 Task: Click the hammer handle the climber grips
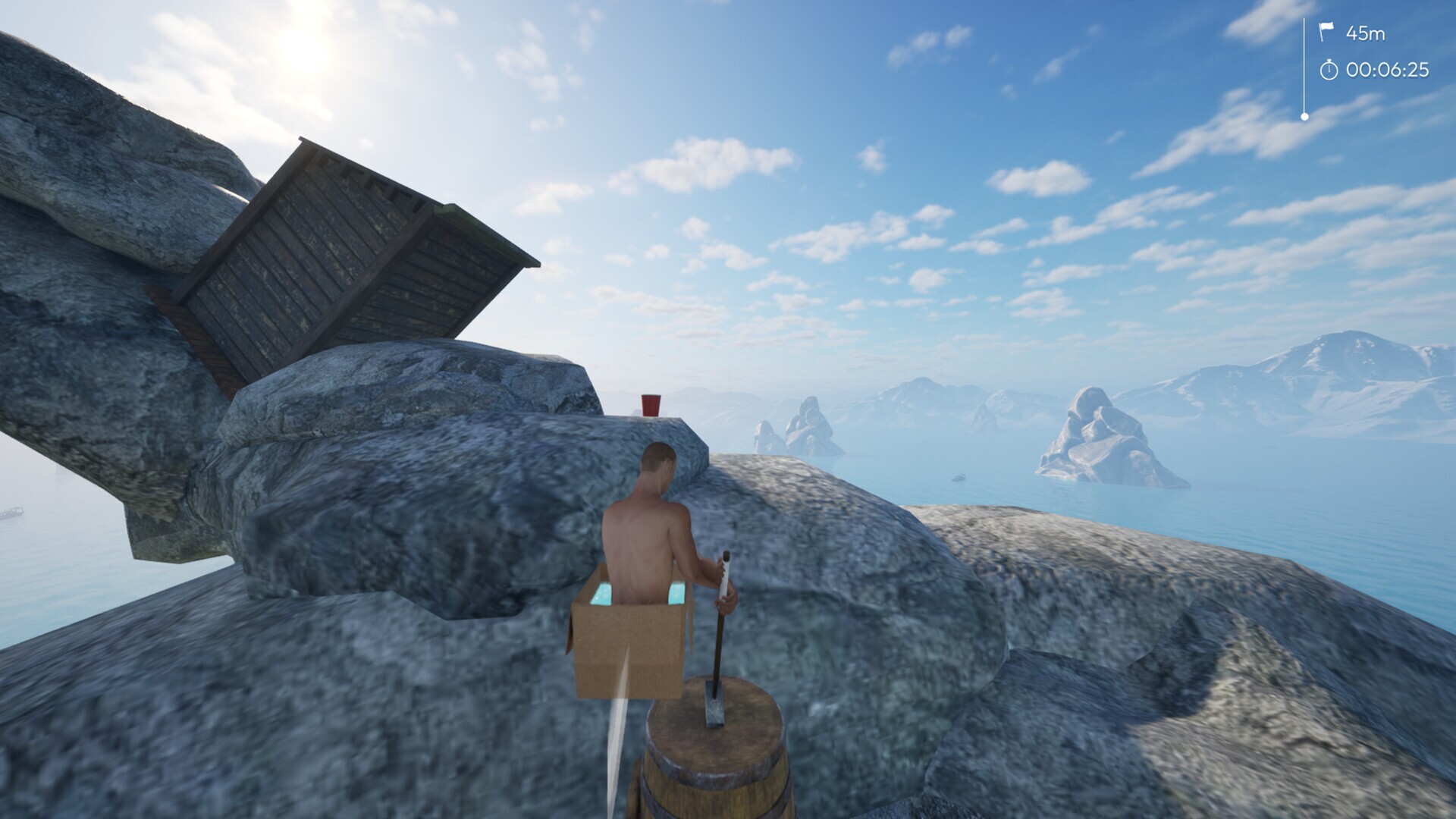tap(723, 599)
